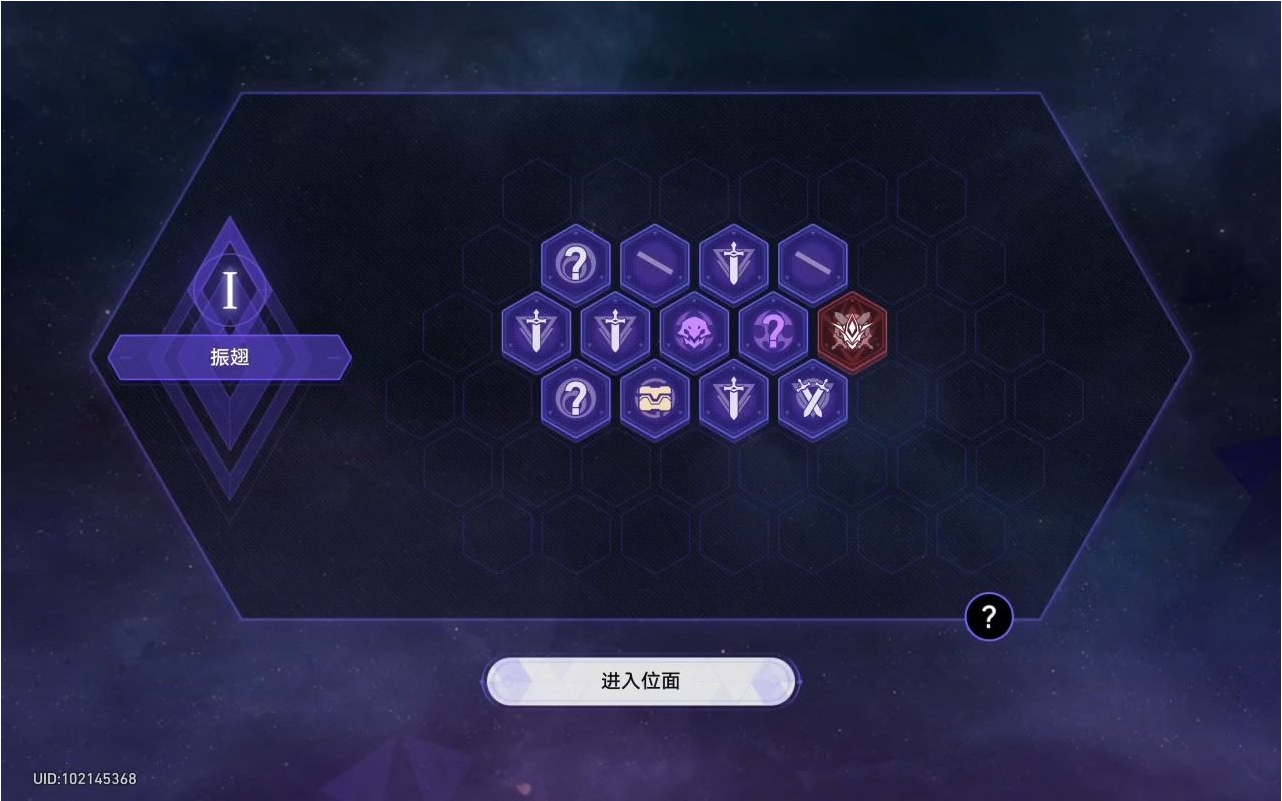The image size is (1282, 801).
Task: Select the sword node between the leftmost sword and skull
Action: coord(615,333)
